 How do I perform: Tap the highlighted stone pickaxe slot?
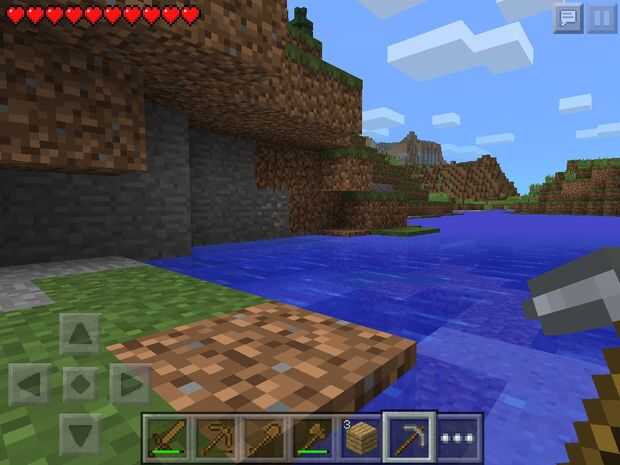(410, 437)
